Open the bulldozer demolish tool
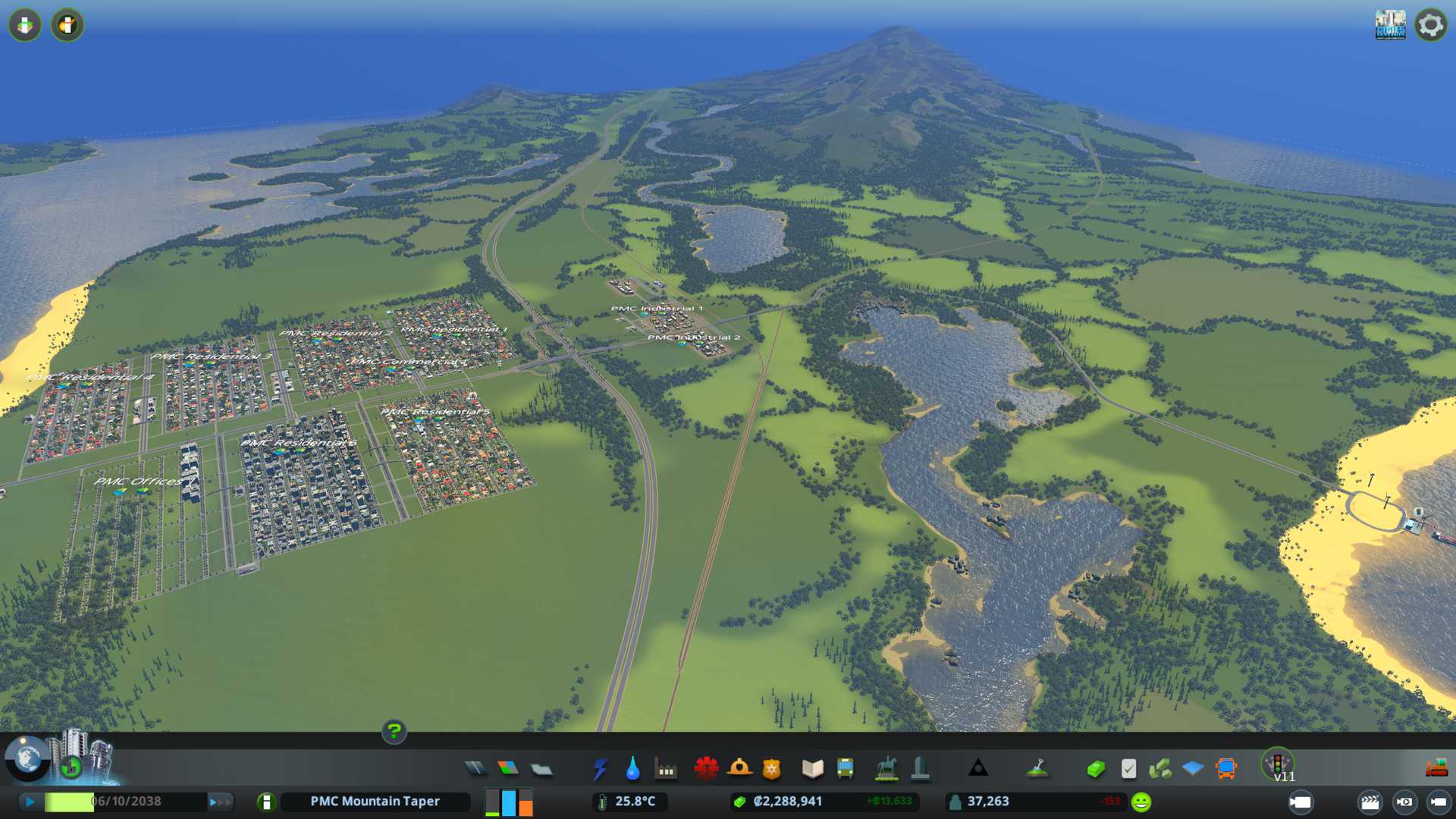The image size is (1456, 819). pyautogui.click(x=1436, y=769)
